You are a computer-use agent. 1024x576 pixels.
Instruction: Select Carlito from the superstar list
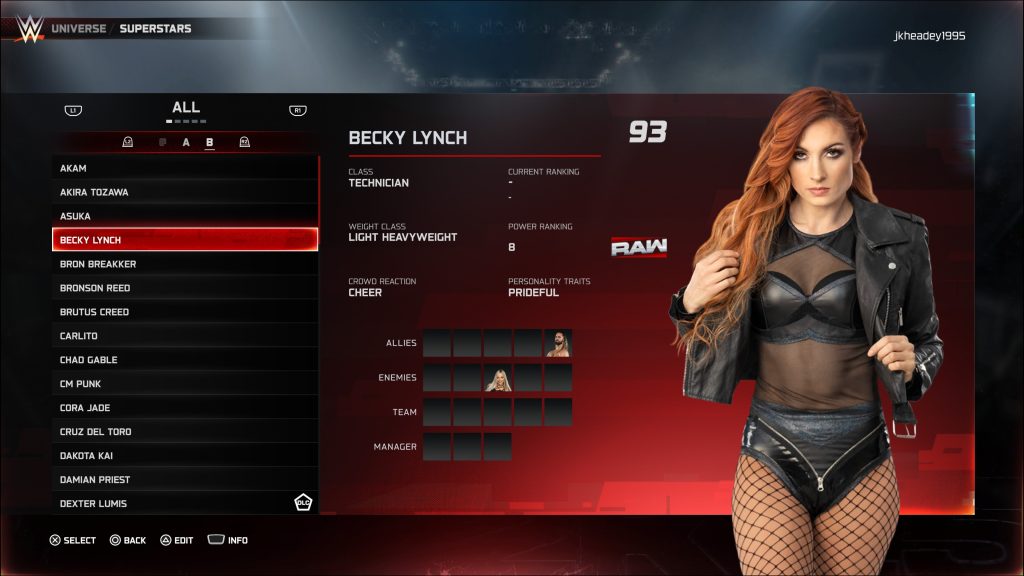tap(185, 336)
